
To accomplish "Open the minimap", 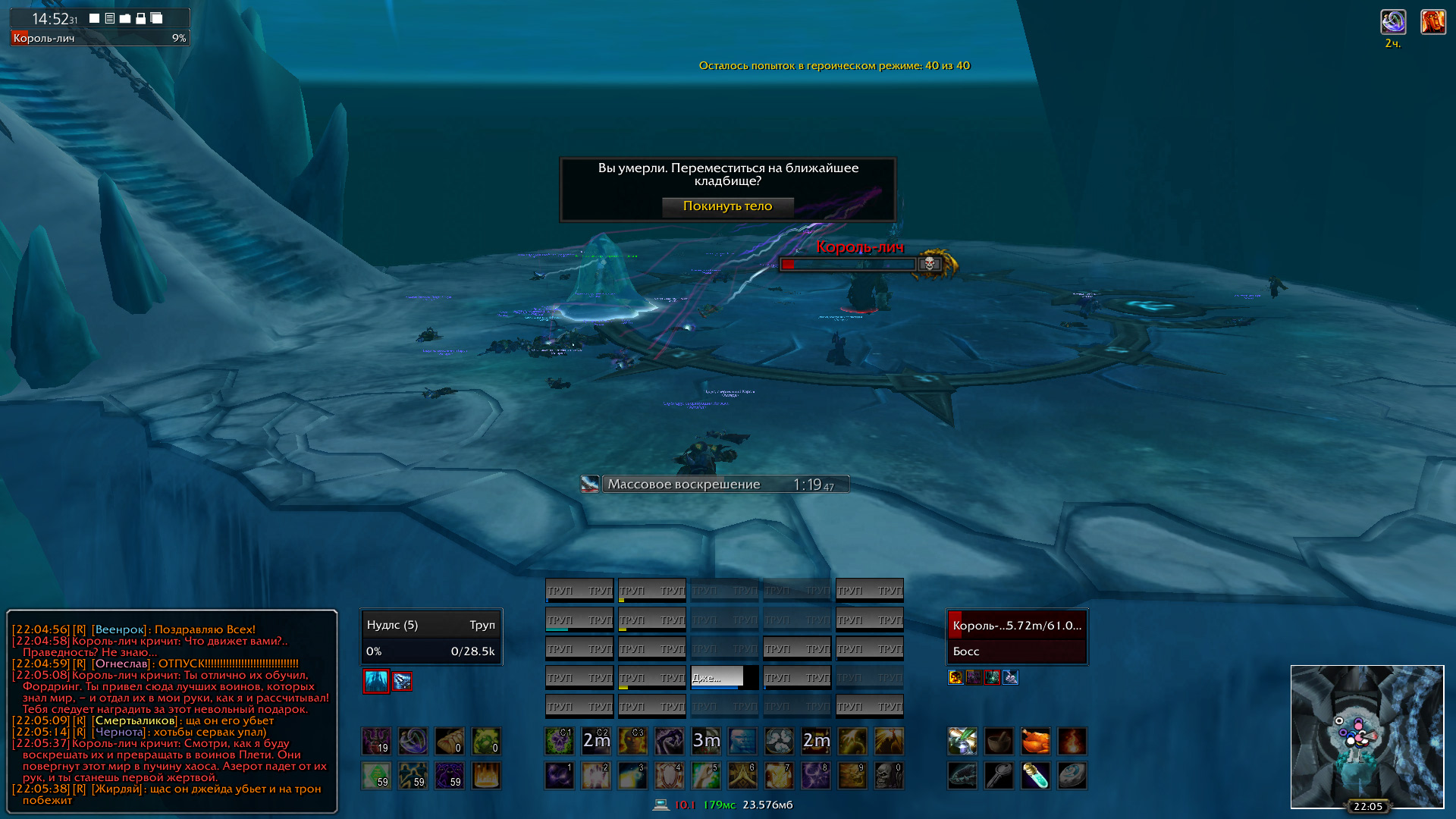I will click(1367, 736).
